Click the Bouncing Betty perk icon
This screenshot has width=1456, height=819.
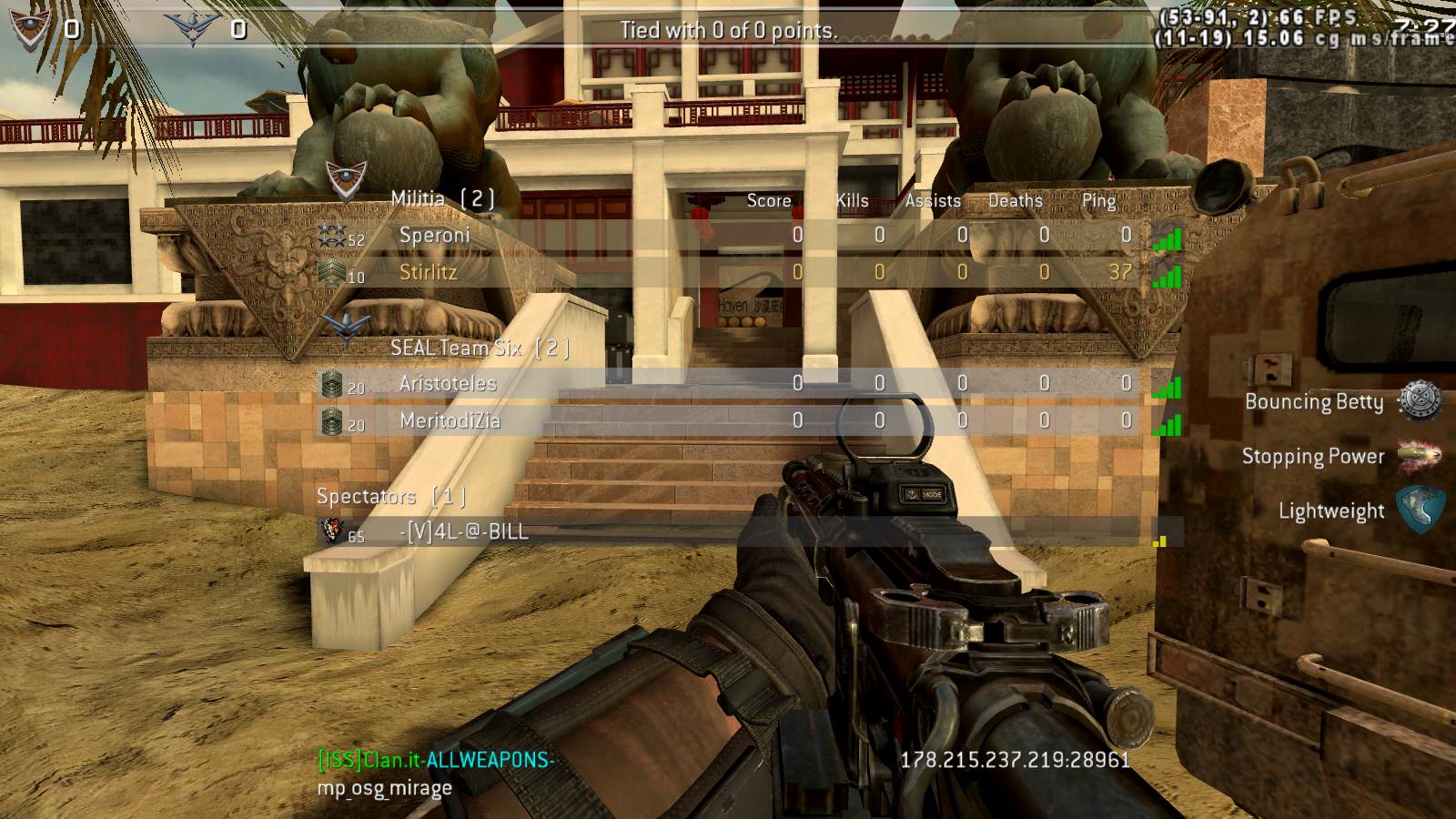[x=1420, y=400]
